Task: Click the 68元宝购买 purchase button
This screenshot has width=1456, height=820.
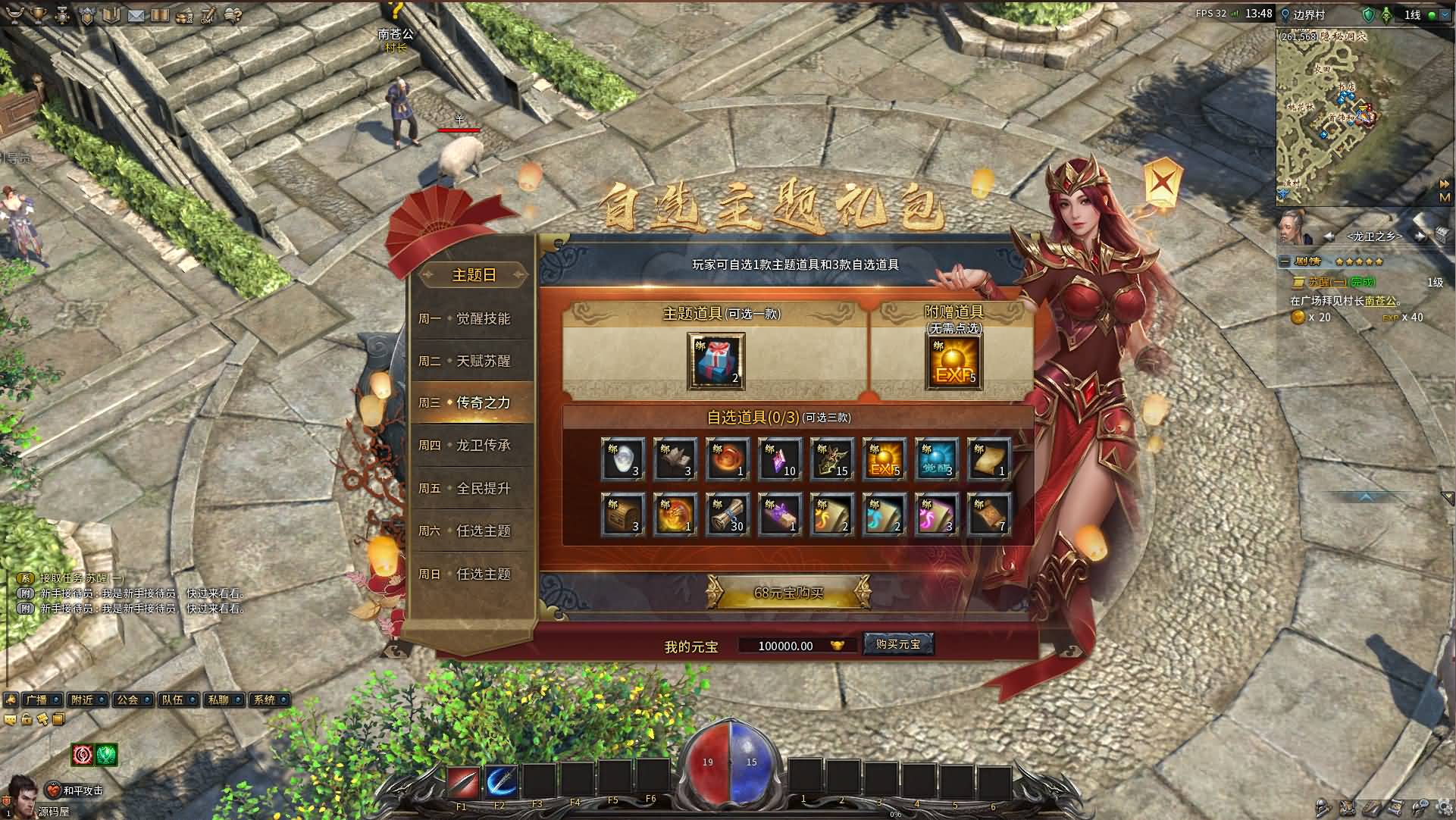Action: click(x=788, y=593)
